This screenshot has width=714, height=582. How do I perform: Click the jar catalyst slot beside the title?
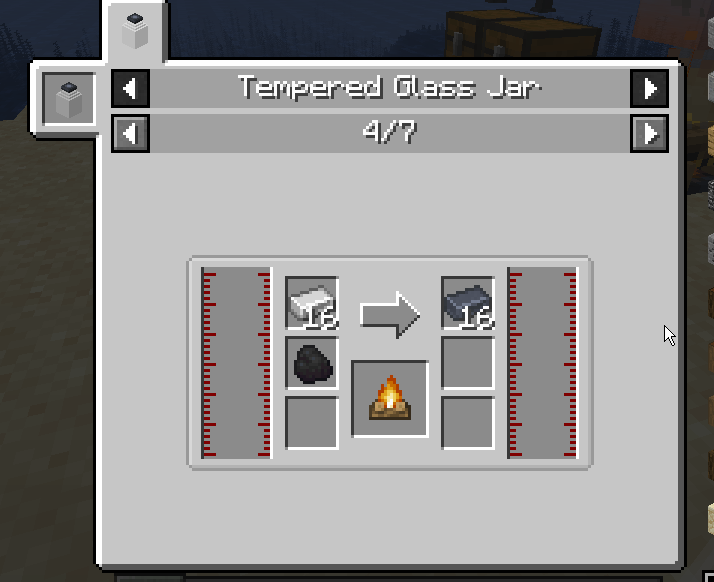pyautogui.click(x=69, y=99)
